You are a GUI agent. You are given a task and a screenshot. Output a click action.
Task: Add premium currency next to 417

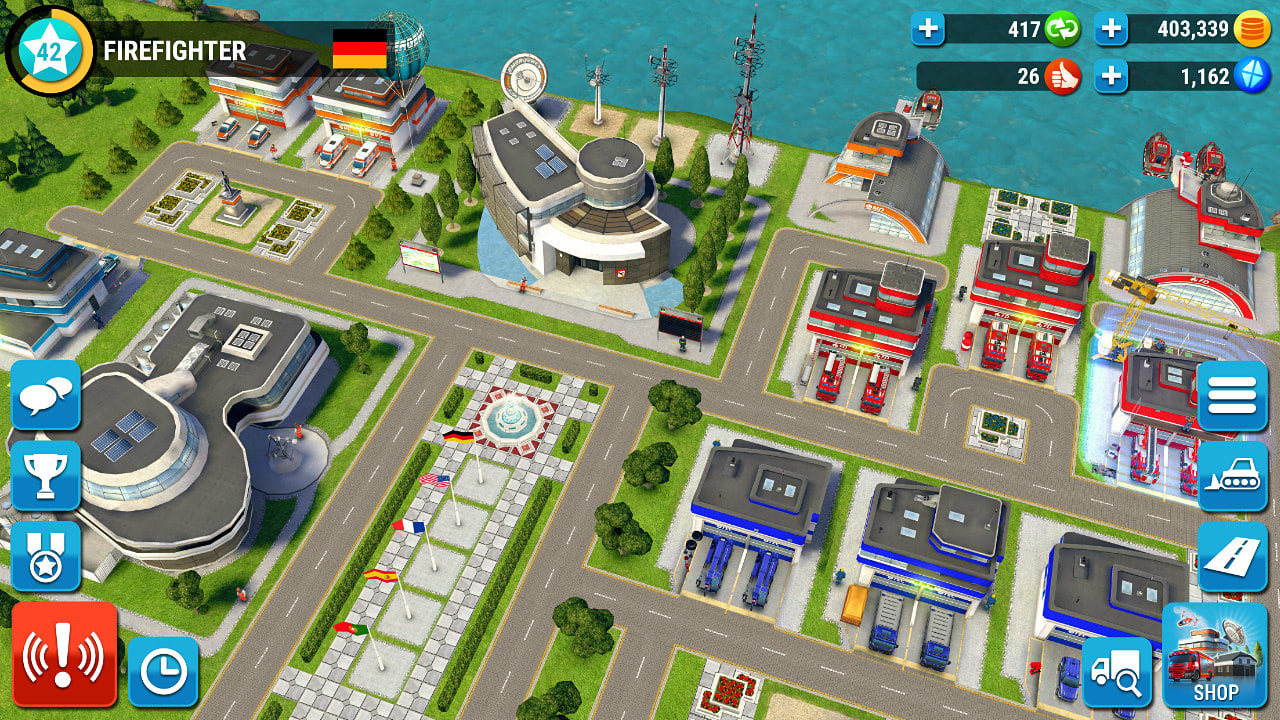(928, 28)
